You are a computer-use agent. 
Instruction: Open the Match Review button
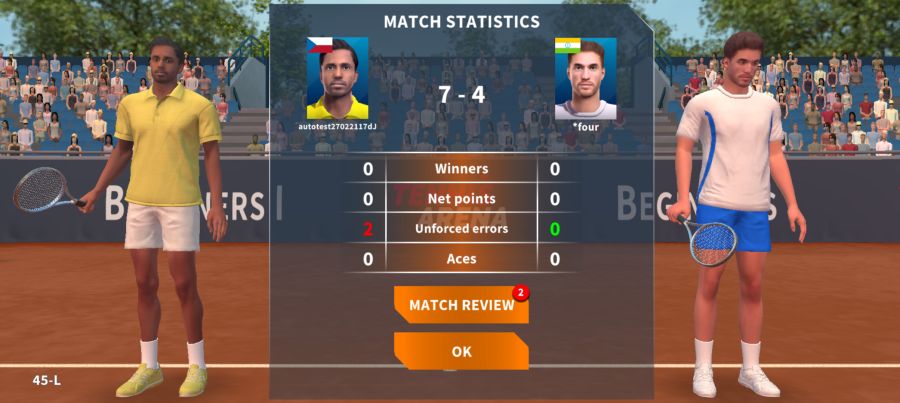tap(461, 305)
